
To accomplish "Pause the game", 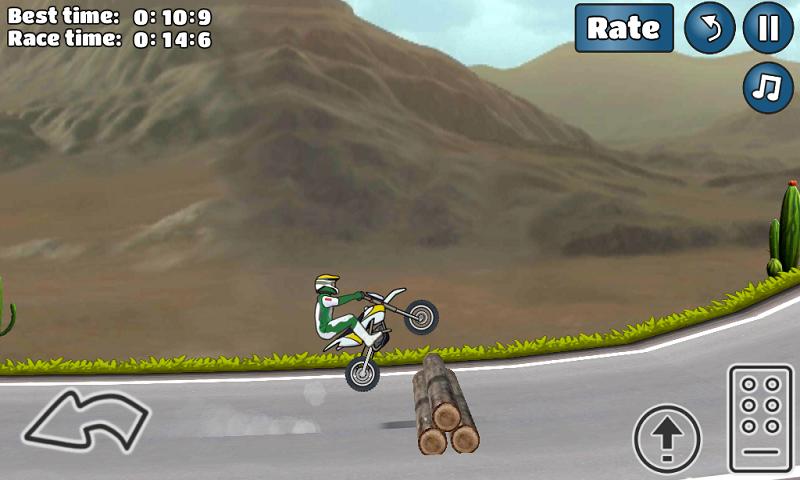I will tap(768, 28).
